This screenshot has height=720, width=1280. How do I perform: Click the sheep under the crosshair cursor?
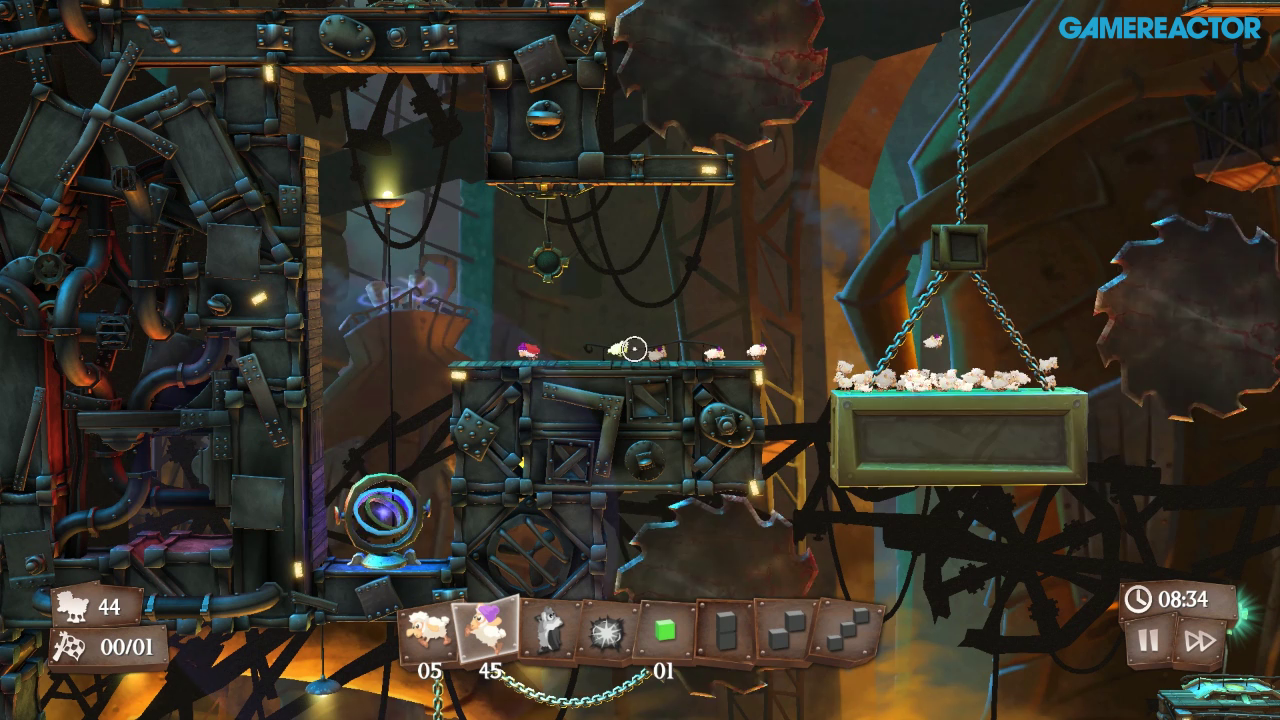[x=622, y=350]
